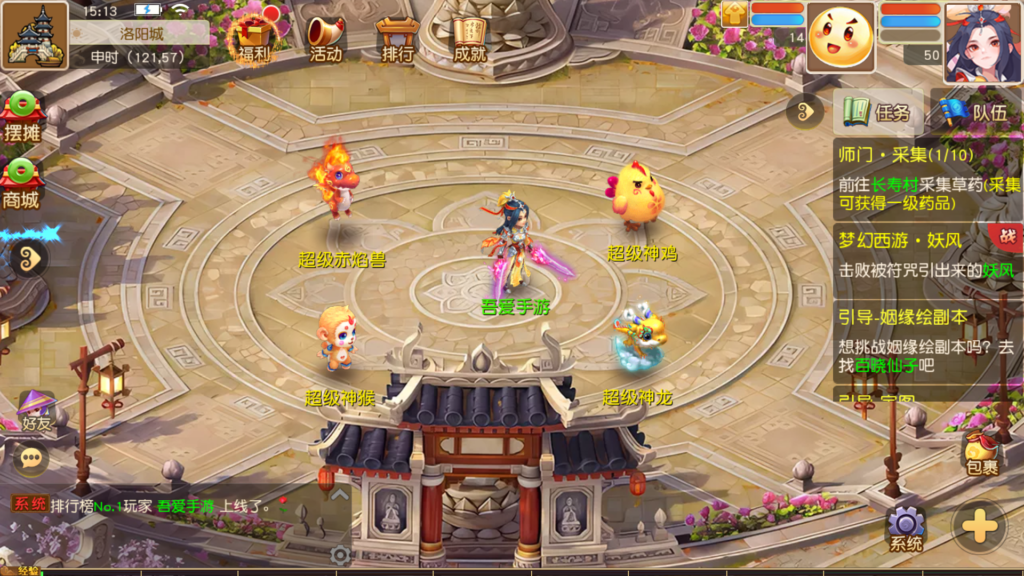Open the 排行 rankings menu
The height and width of the screenshot is (576, 1024).
click(398, 39)
